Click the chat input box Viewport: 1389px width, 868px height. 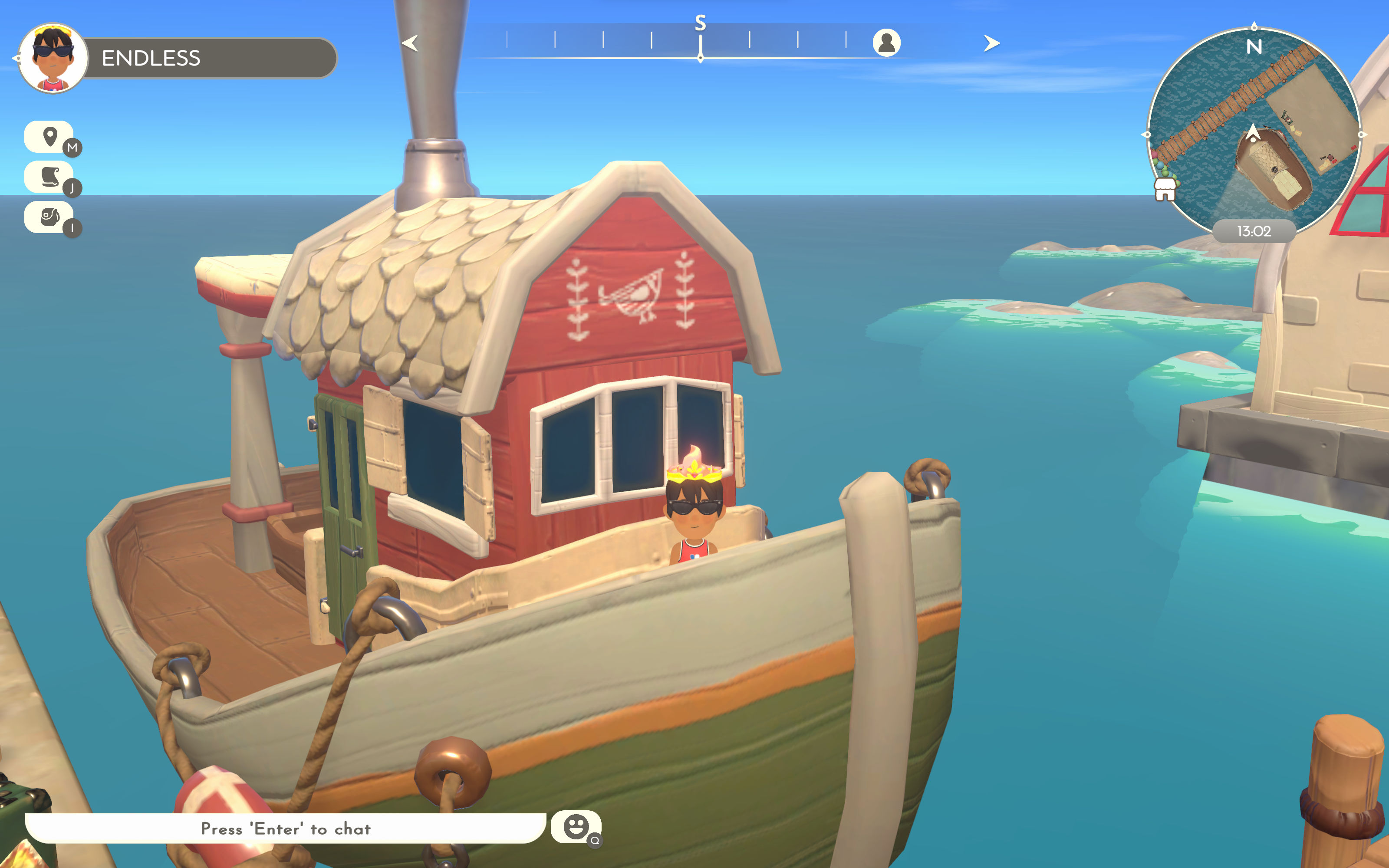point(285,829)
